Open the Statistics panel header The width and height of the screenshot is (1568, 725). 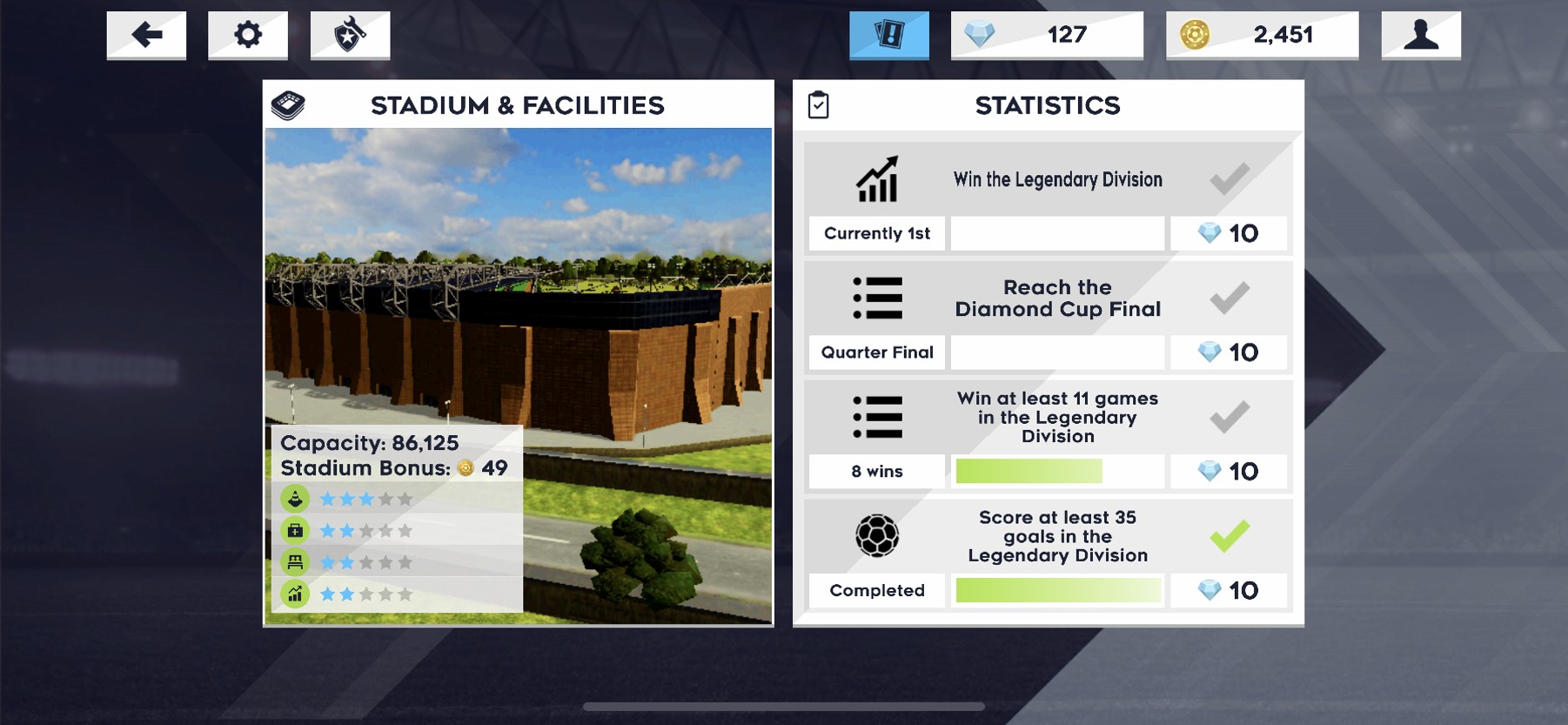coord(1048,105)
